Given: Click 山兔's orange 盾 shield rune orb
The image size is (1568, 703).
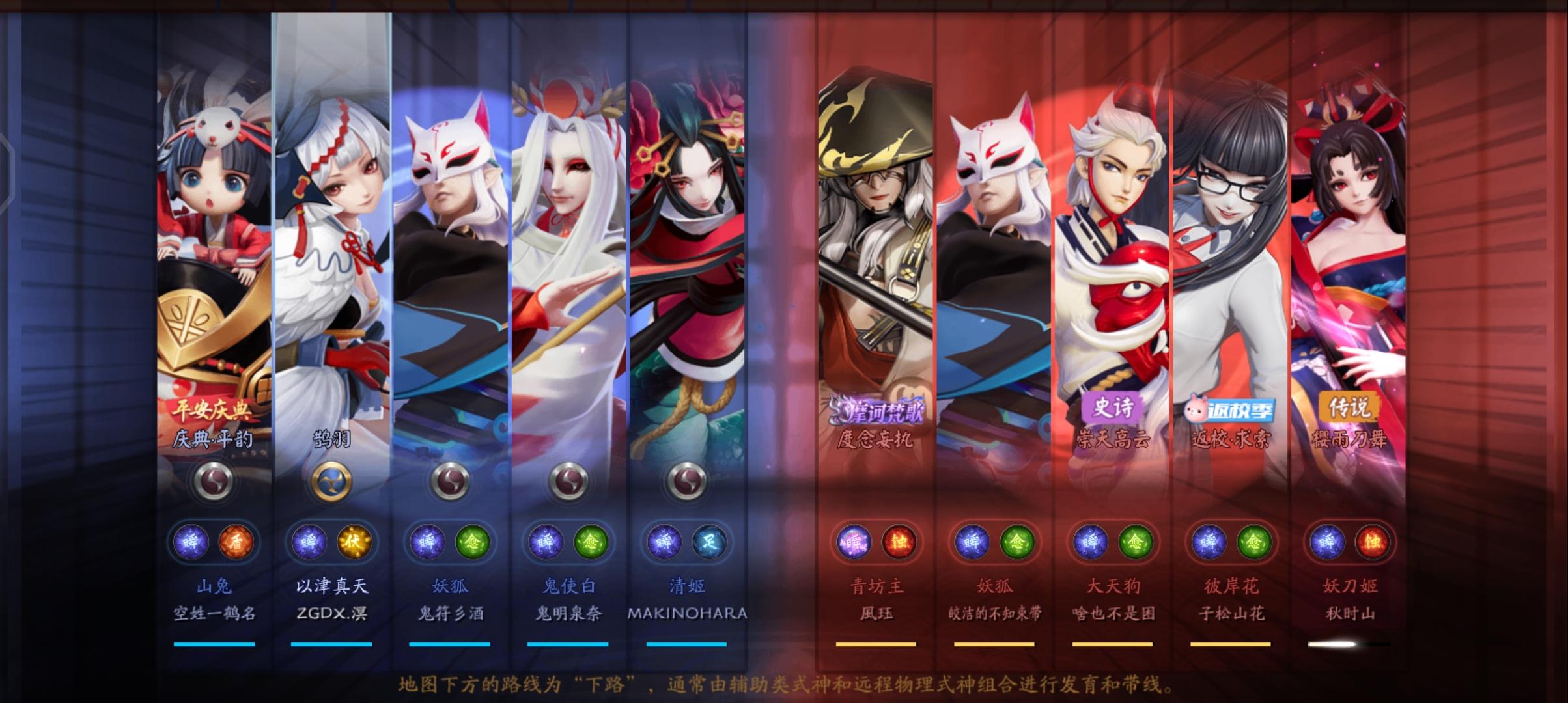Looking at the screenshot, I should pyautogui.click(x=236, y=540).
